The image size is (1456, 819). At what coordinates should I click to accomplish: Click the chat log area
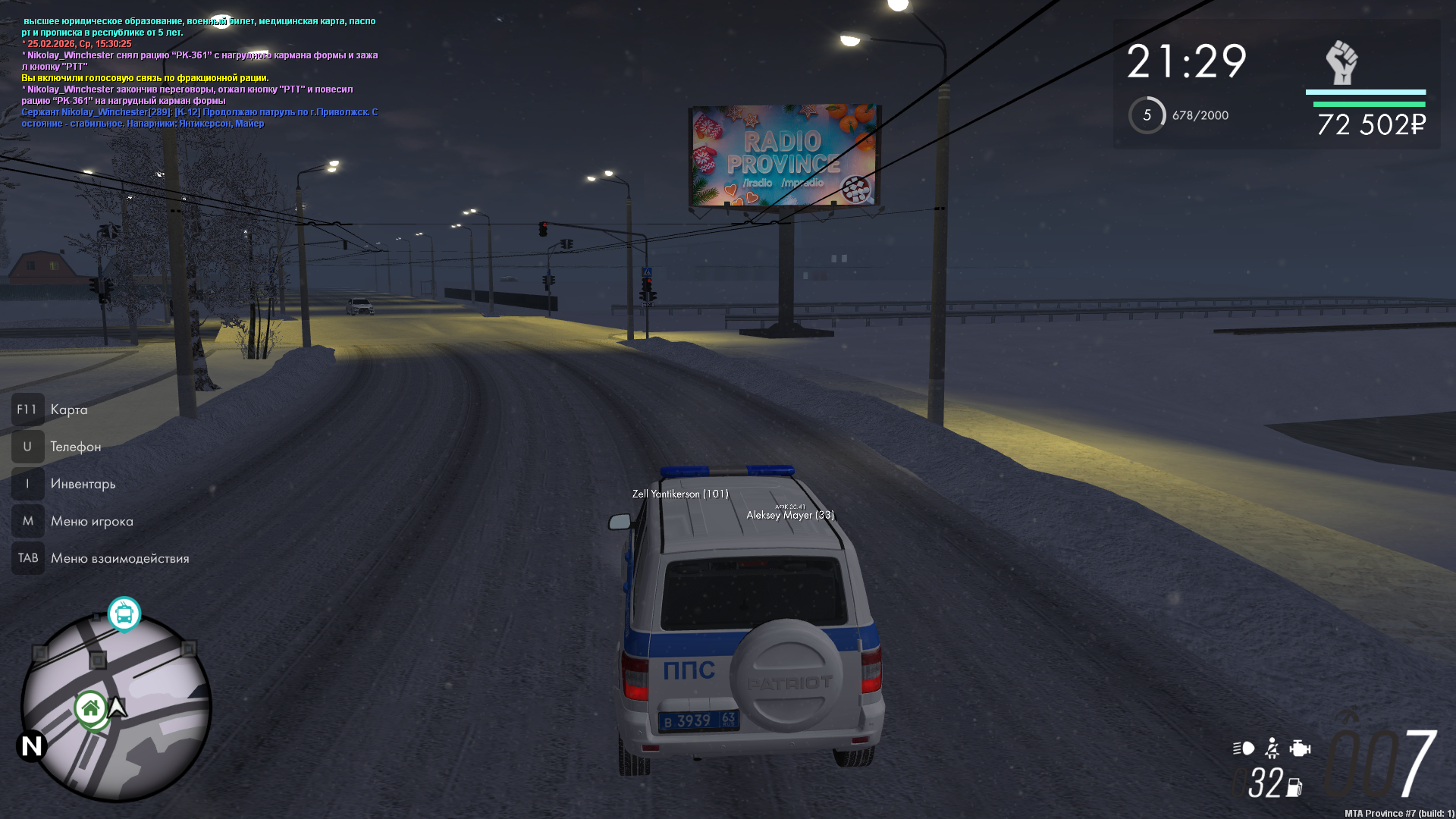(200, 72)
